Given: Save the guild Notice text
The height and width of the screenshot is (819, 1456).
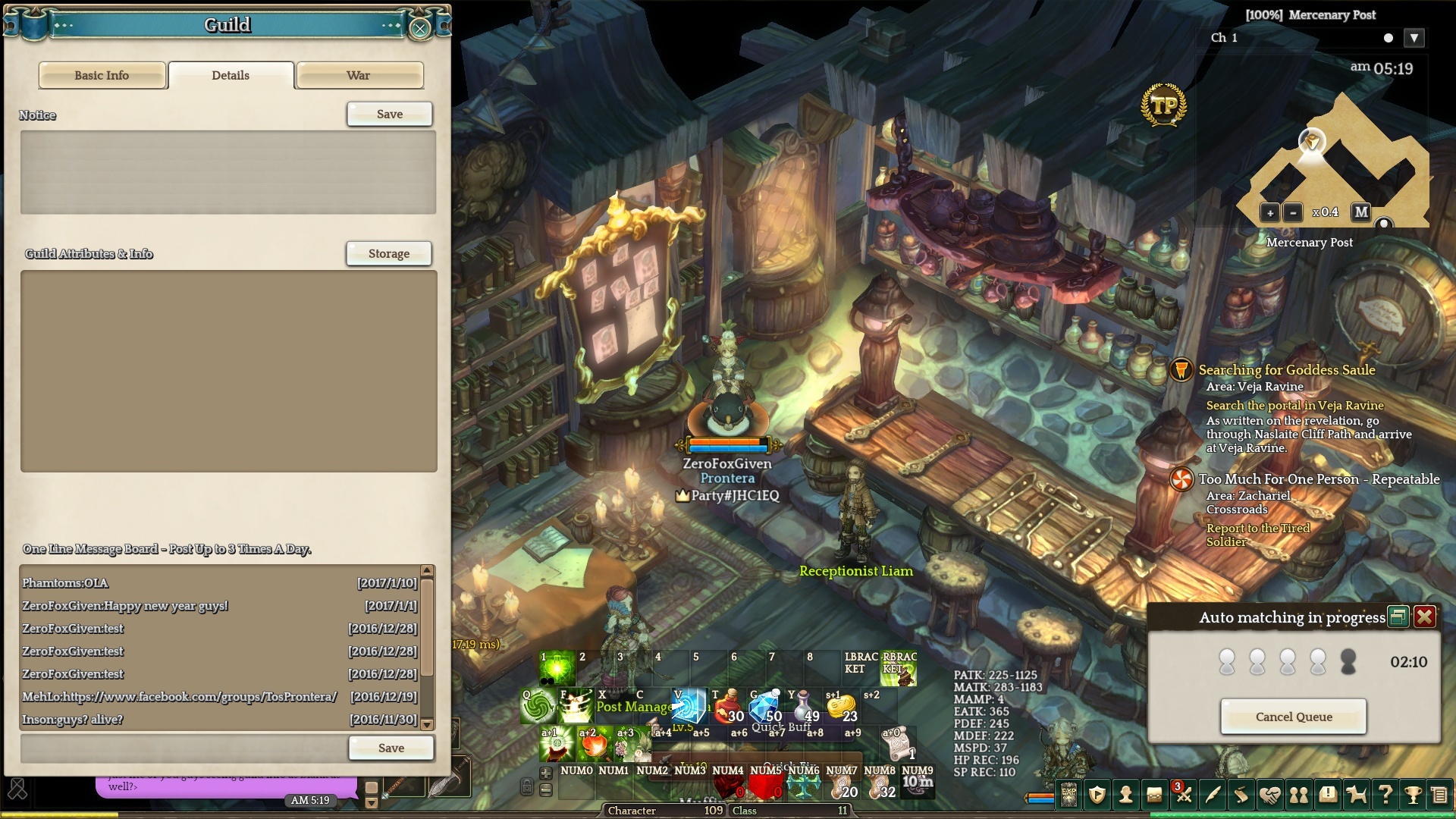Looking at the screenshot, I should click(389, 114).
